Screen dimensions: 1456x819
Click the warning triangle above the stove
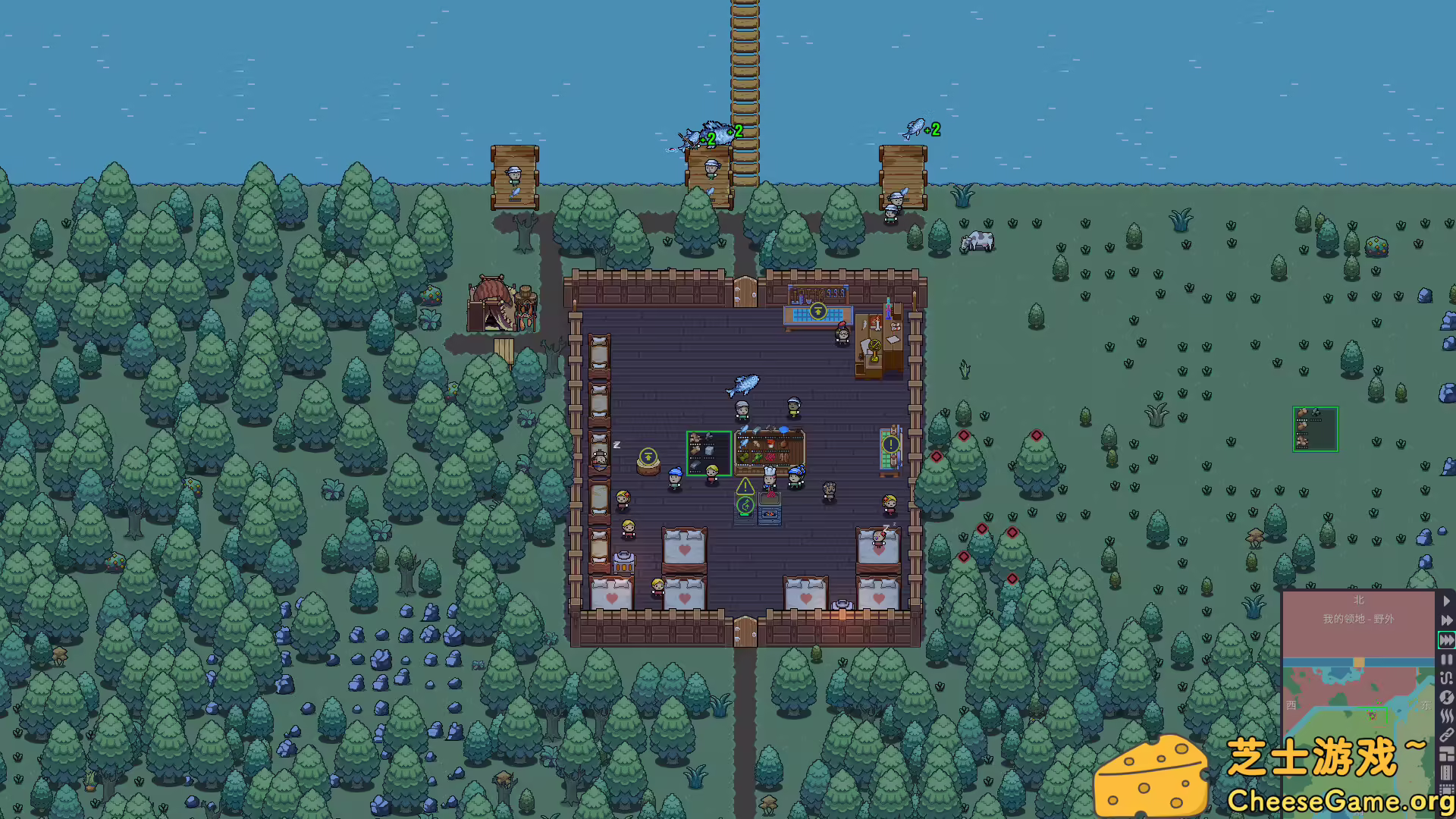pos(744,485)
